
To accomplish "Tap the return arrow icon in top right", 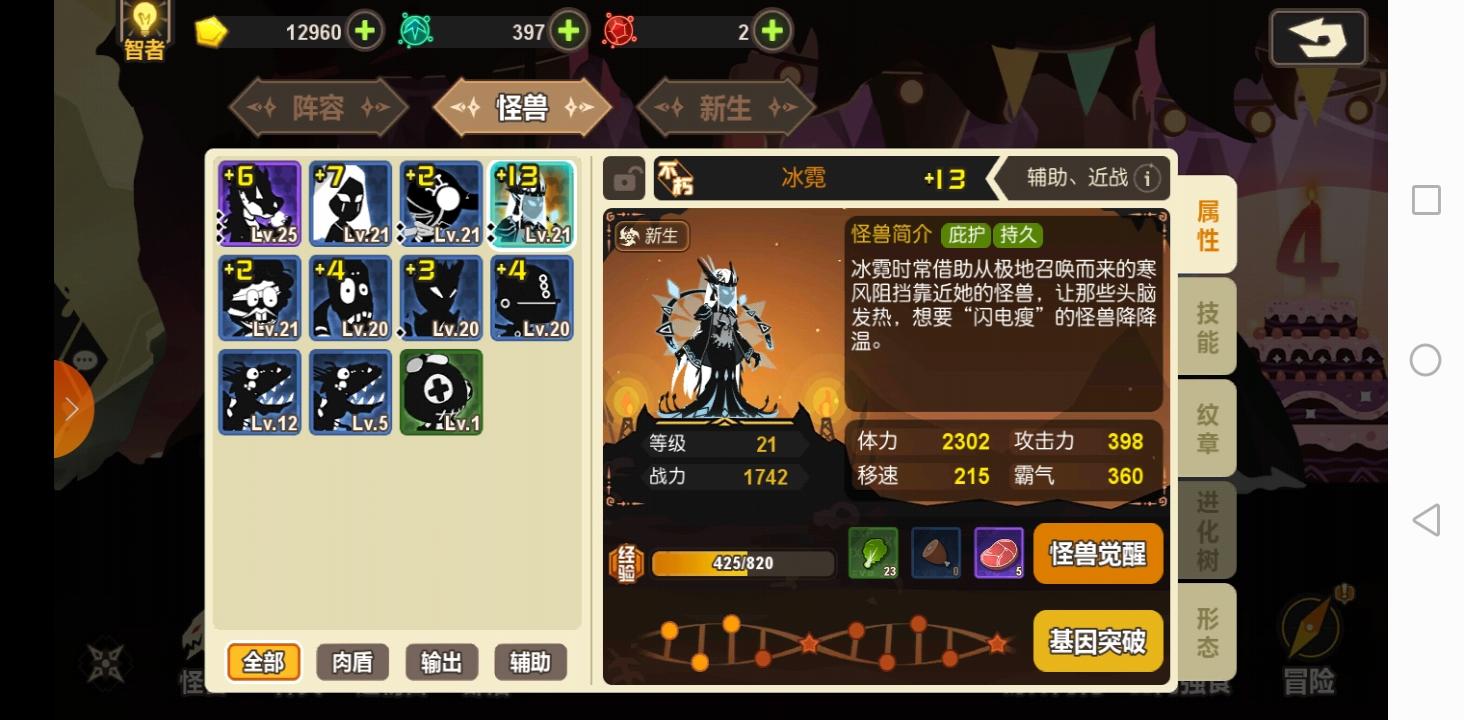I will (1317, 39).
